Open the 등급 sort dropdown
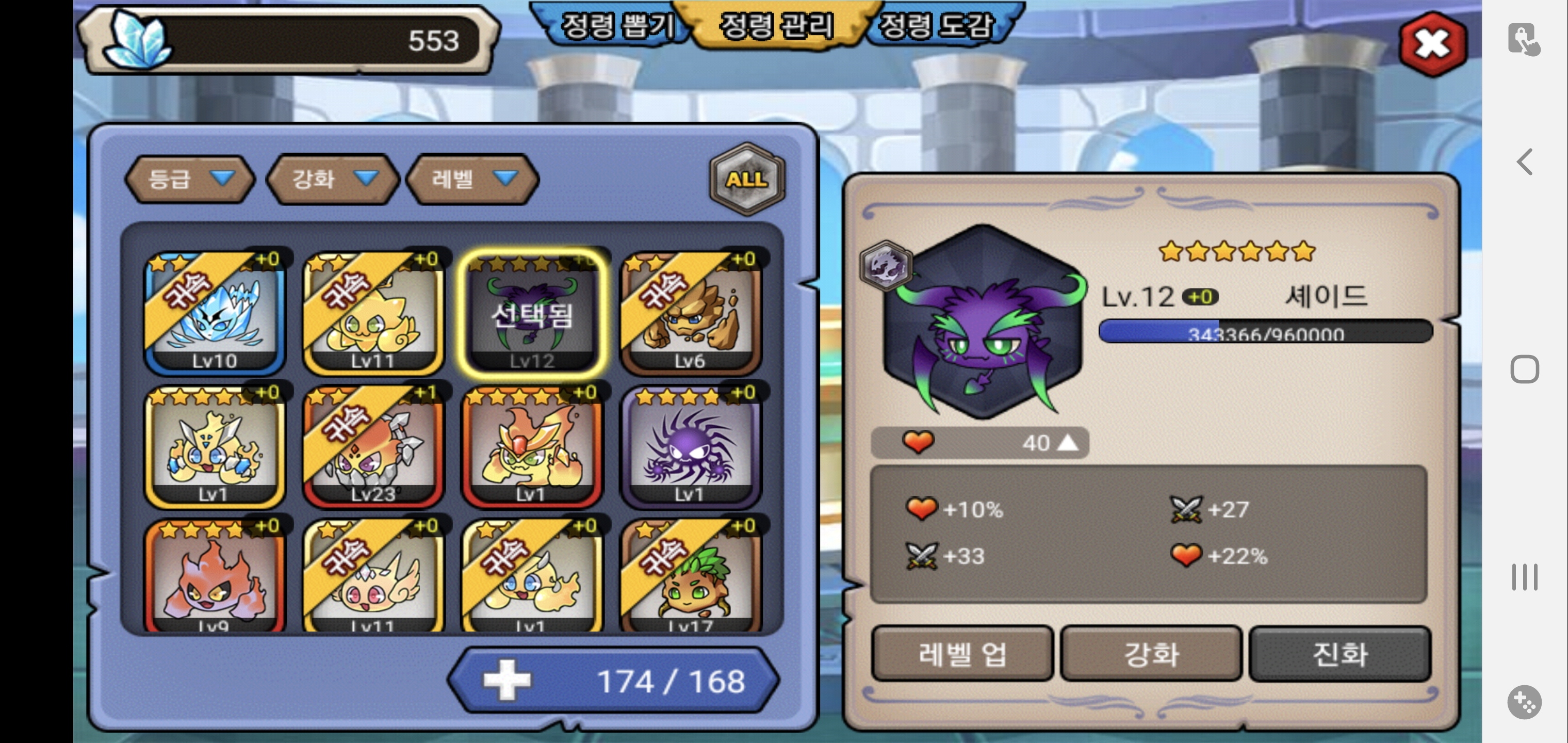The image size is (1568, 743). tap(189, 179)
